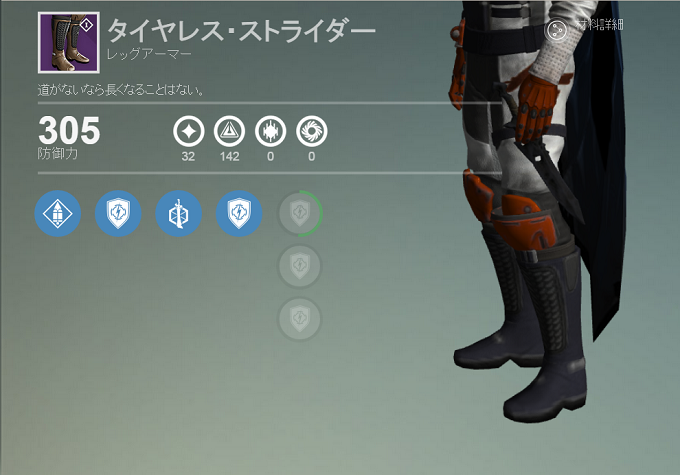The width and height of the screenshot is (680, 475).
Task: Select the rocket ammo perk node
Action: click(57, 213)
